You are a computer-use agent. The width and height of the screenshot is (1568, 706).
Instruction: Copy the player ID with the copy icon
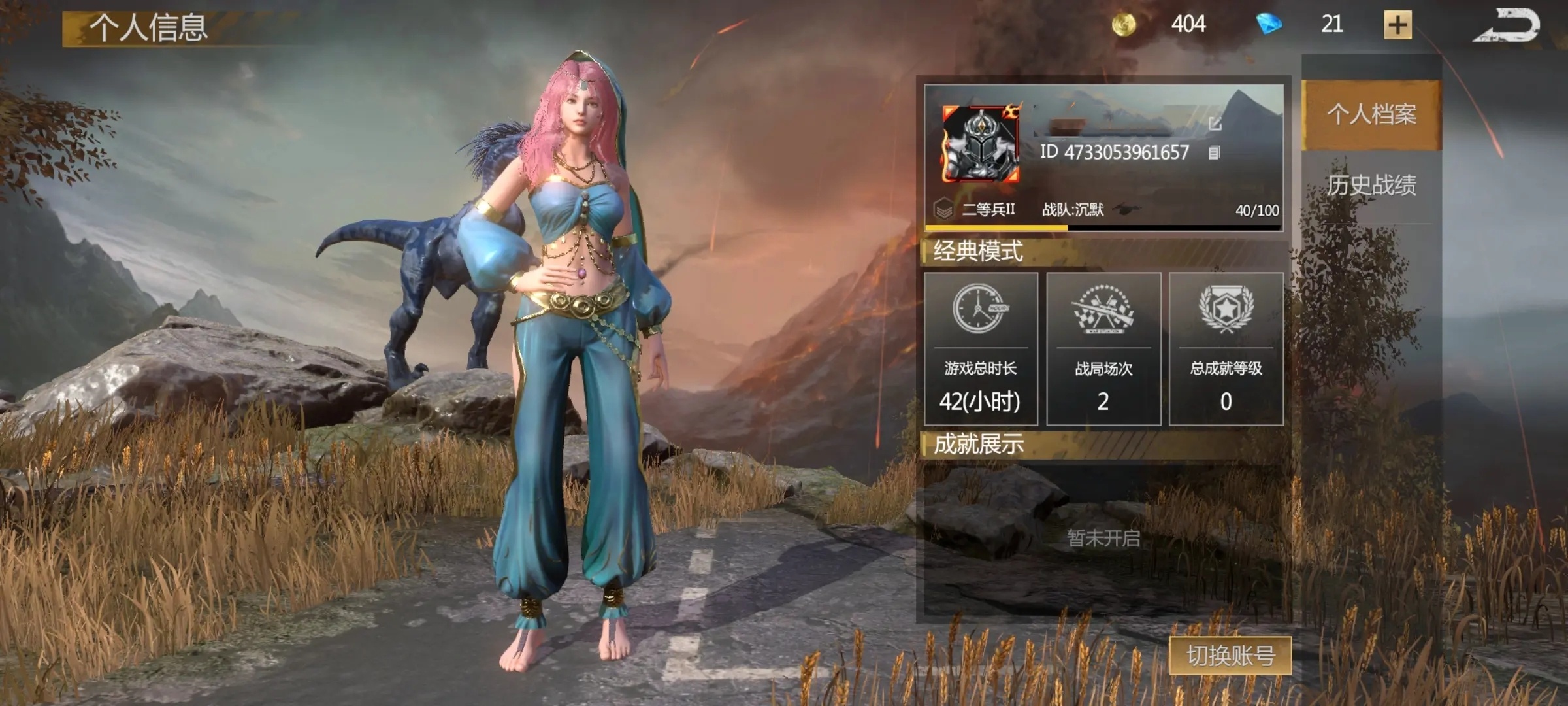(x=1214, y=153)
